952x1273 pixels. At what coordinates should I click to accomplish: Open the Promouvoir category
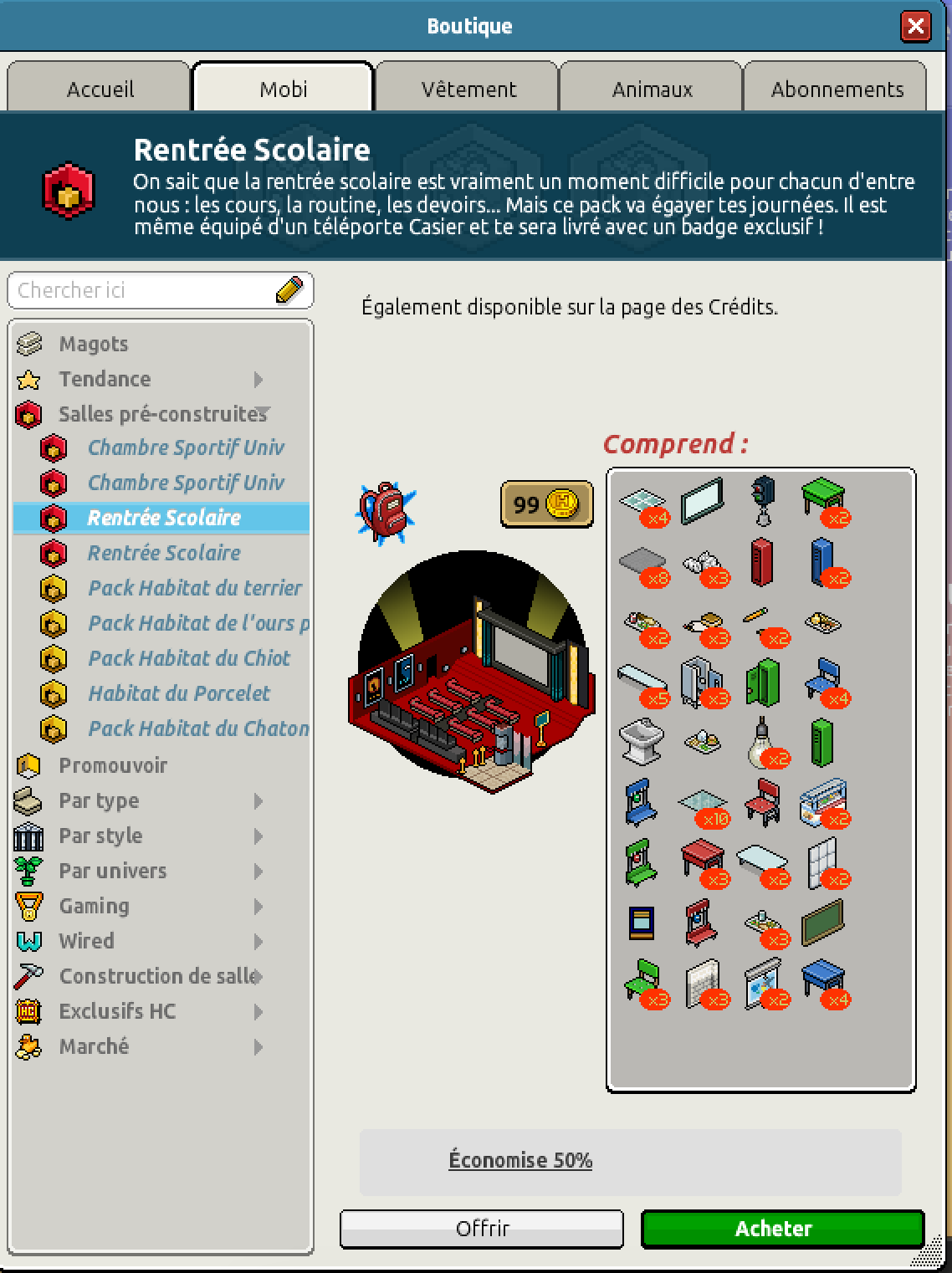coord(113,765)
